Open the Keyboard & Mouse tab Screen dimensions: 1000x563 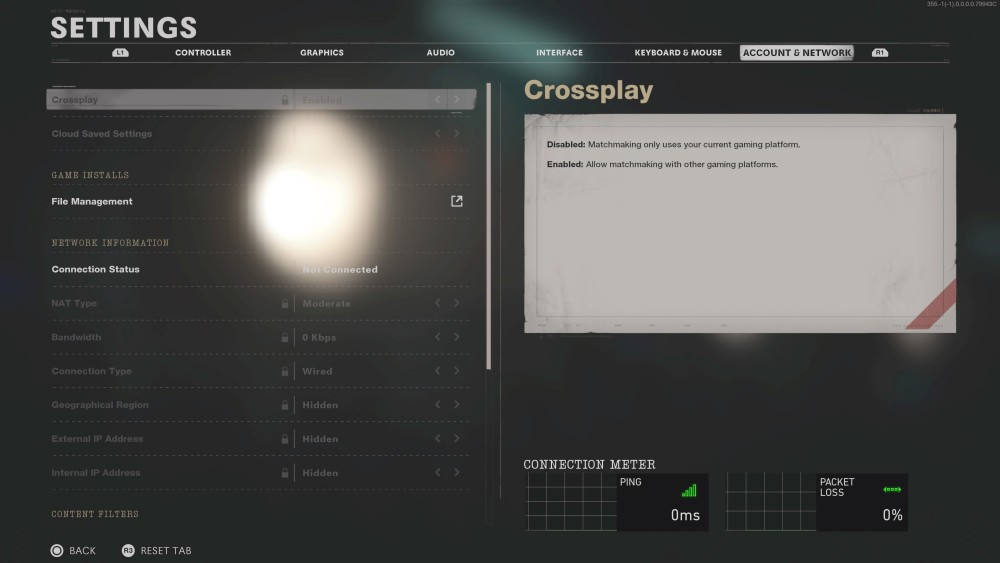(x=678, y=53)
